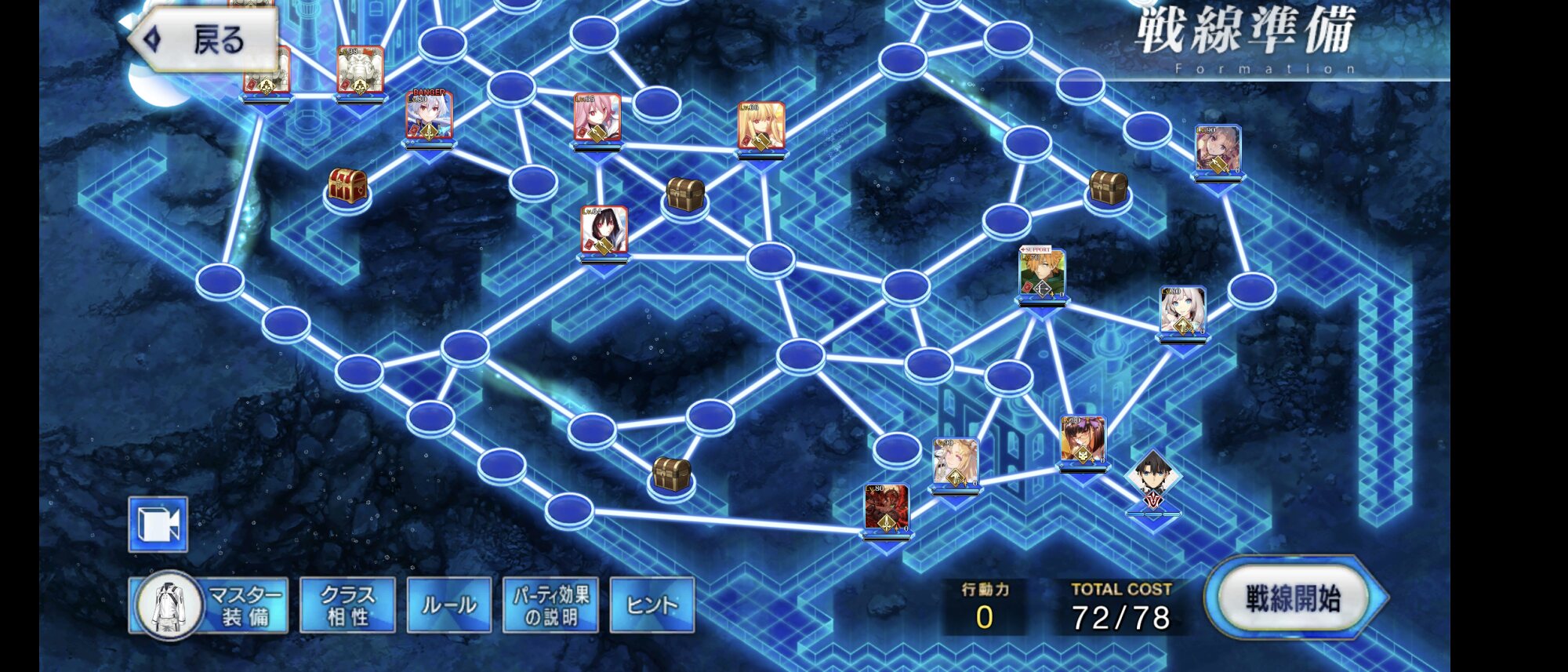Screen dimensions: 1568x672
Task: Go back with the 戻る button
Action: (x=205, y=39)
